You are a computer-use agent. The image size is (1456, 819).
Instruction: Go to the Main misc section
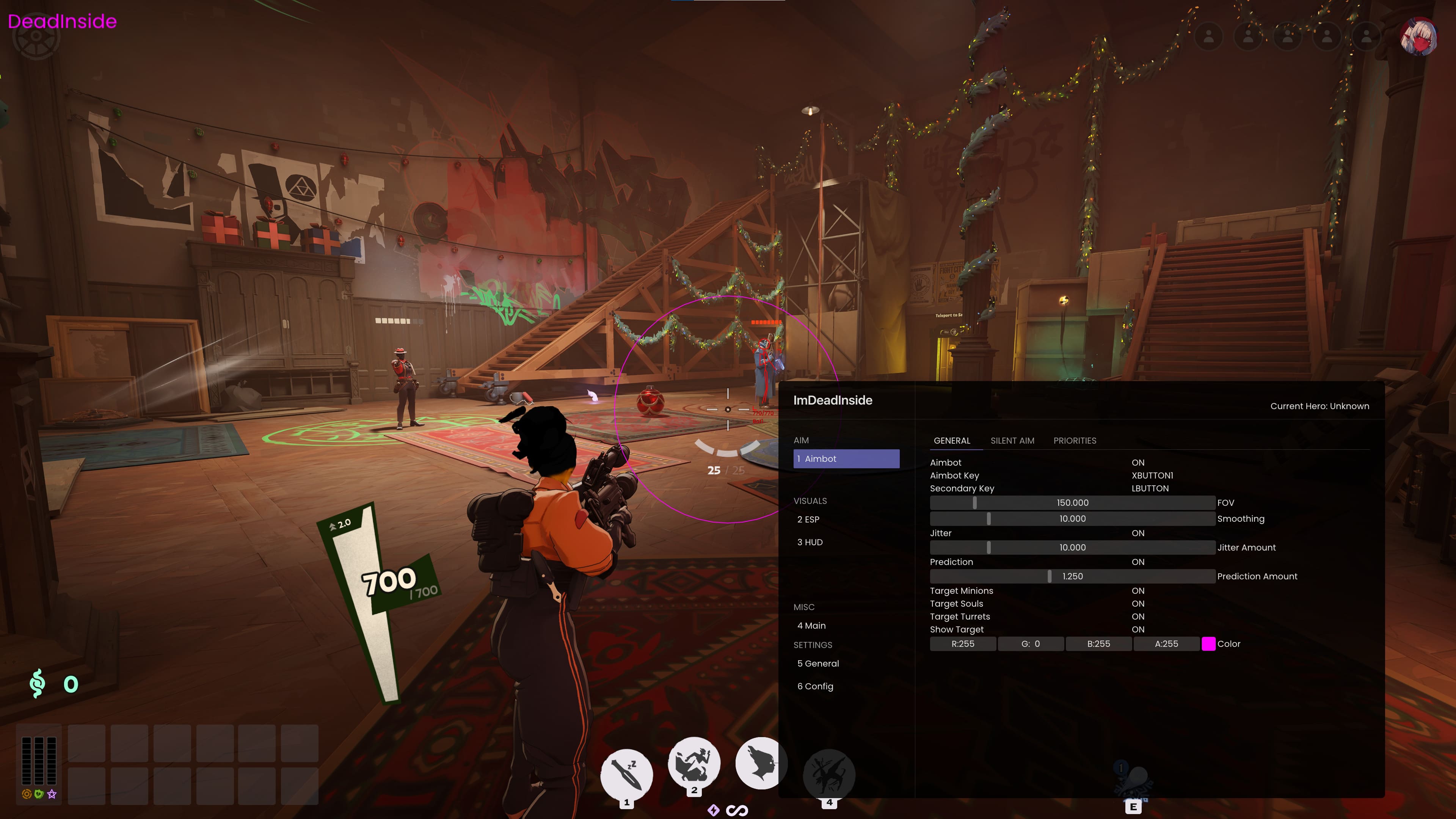point(811,626)
